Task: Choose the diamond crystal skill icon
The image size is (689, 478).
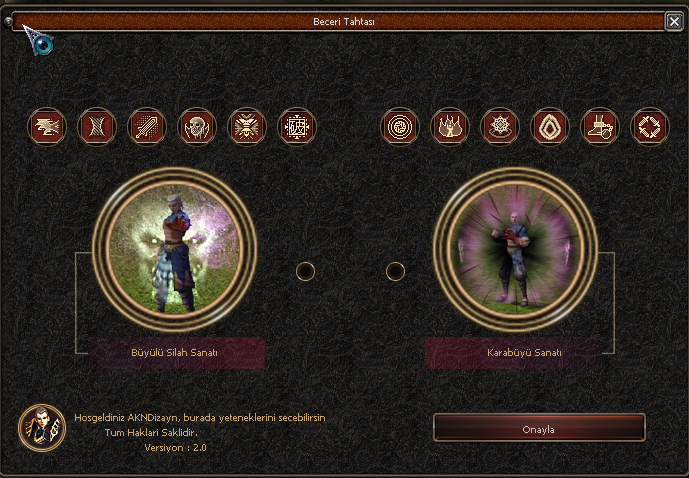Action: tap(550, 127)
